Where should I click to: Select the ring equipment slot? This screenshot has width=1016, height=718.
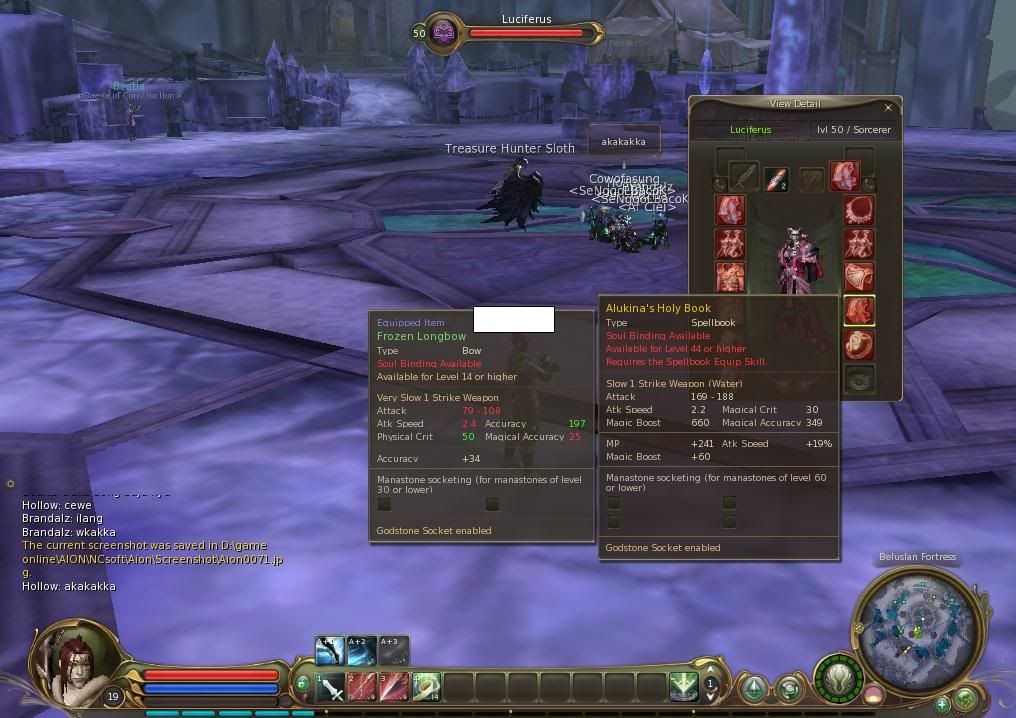pos(859,345)
